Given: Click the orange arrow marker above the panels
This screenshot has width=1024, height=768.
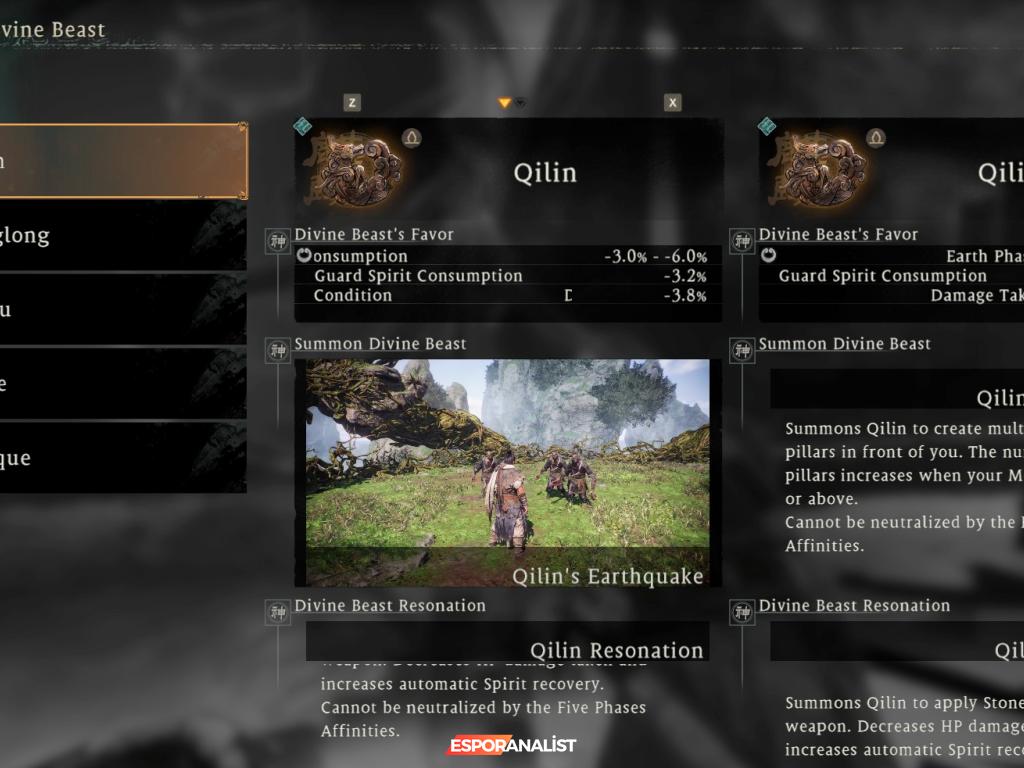Looking at the screenshot, I should tap(505, 103).
